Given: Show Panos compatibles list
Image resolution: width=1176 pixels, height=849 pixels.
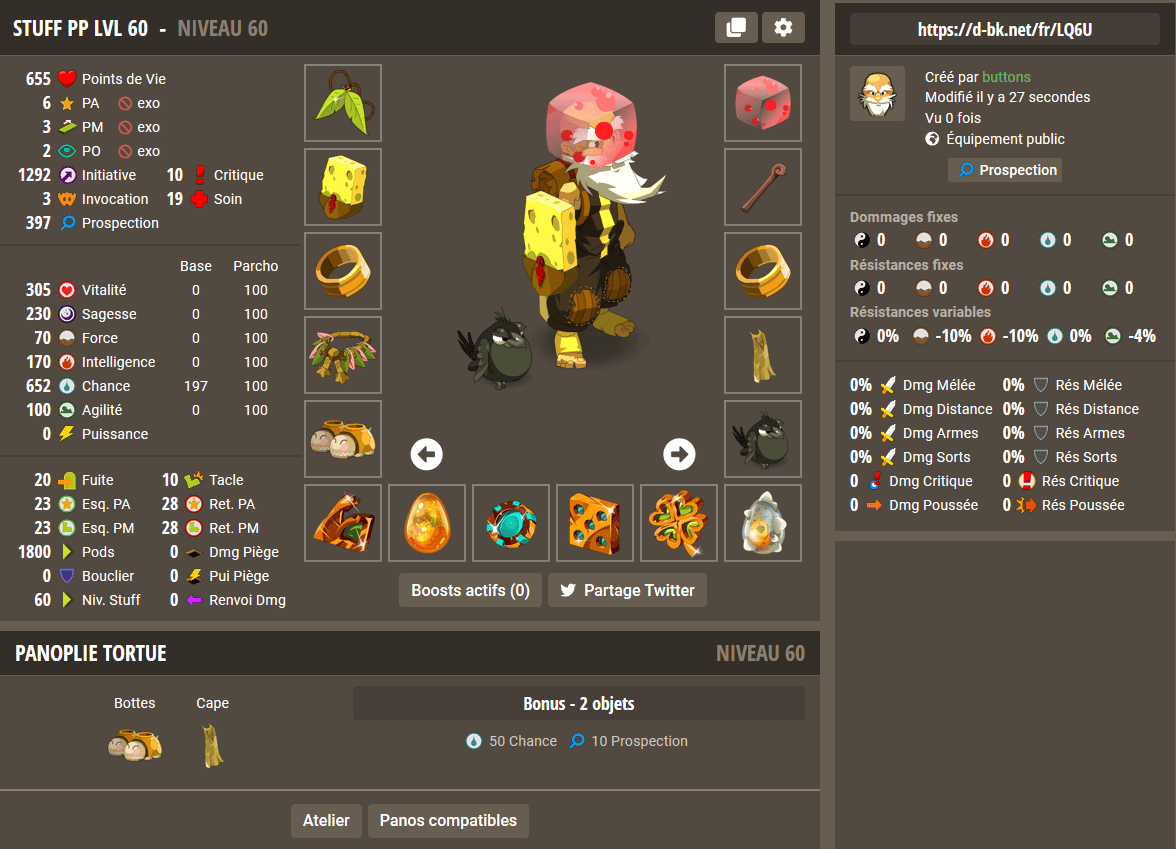Looking at the screenshot, I should click(x=448, y=821).
